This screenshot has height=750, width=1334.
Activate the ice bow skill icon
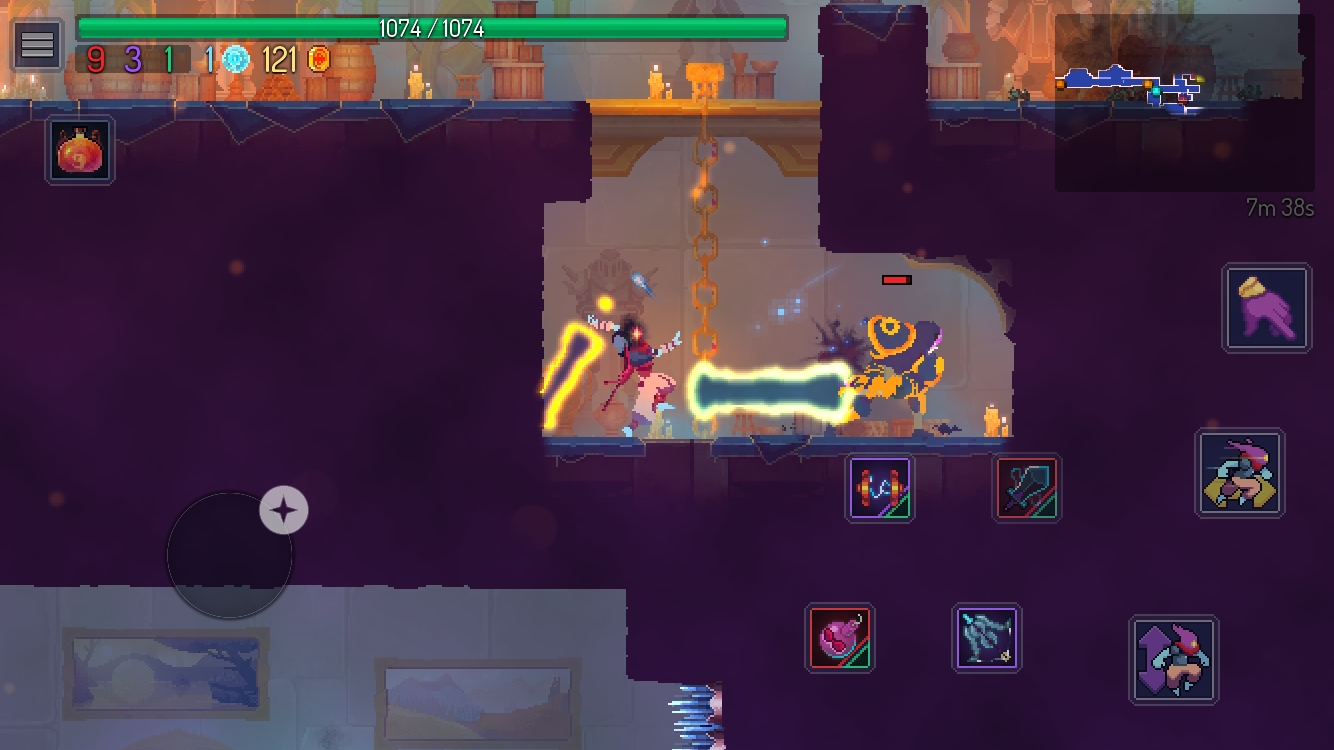coord(986,638)
